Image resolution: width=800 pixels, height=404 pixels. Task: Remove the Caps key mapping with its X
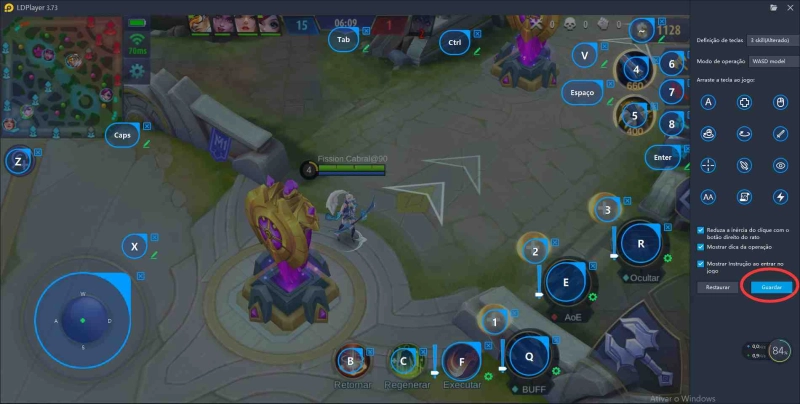[x=147, y=126]
